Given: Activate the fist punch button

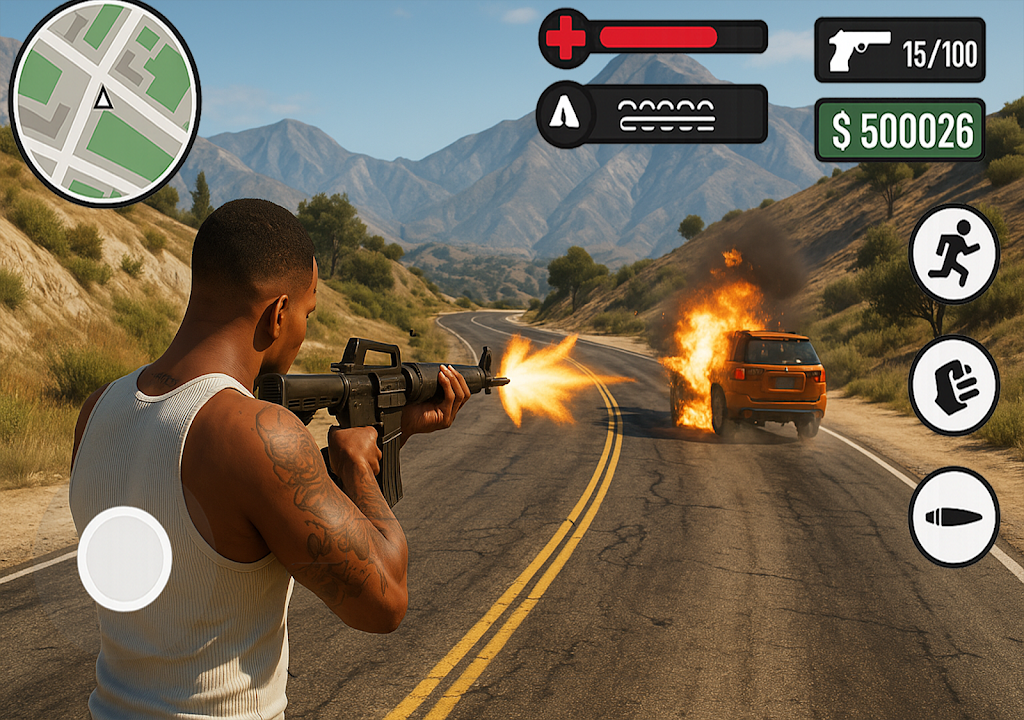Looking at the screenshot, I should click(x=953, y=385).
